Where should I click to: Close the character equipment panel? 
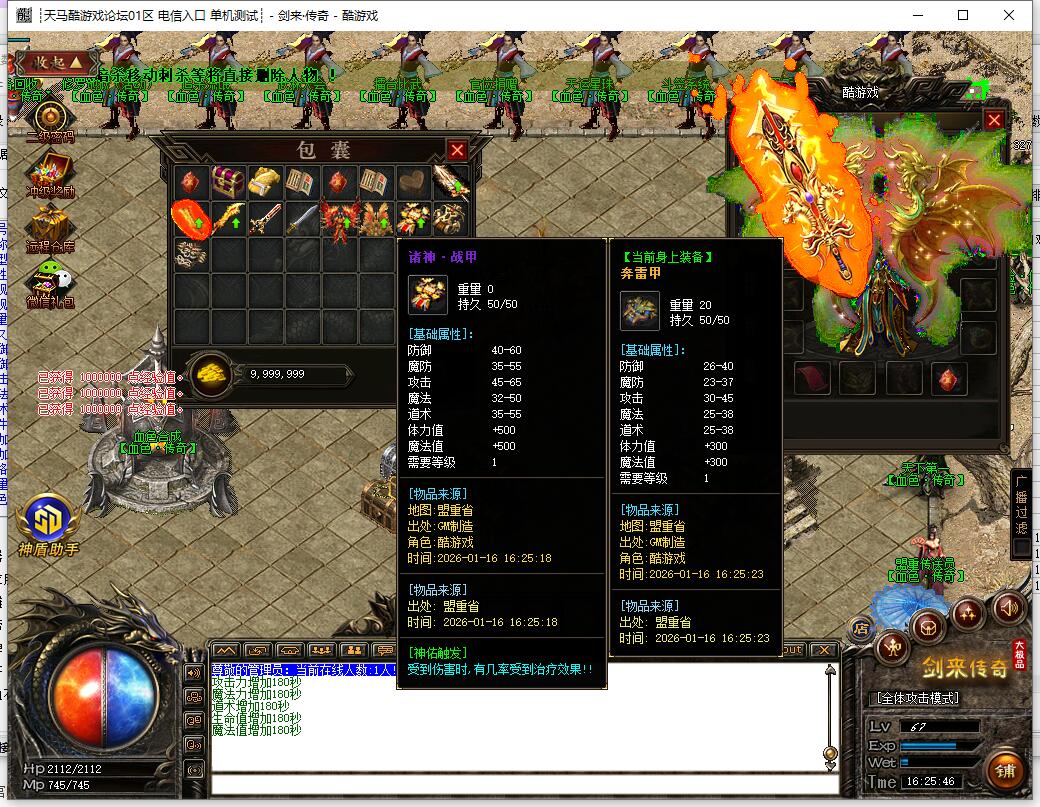click(x=994, y=121)
